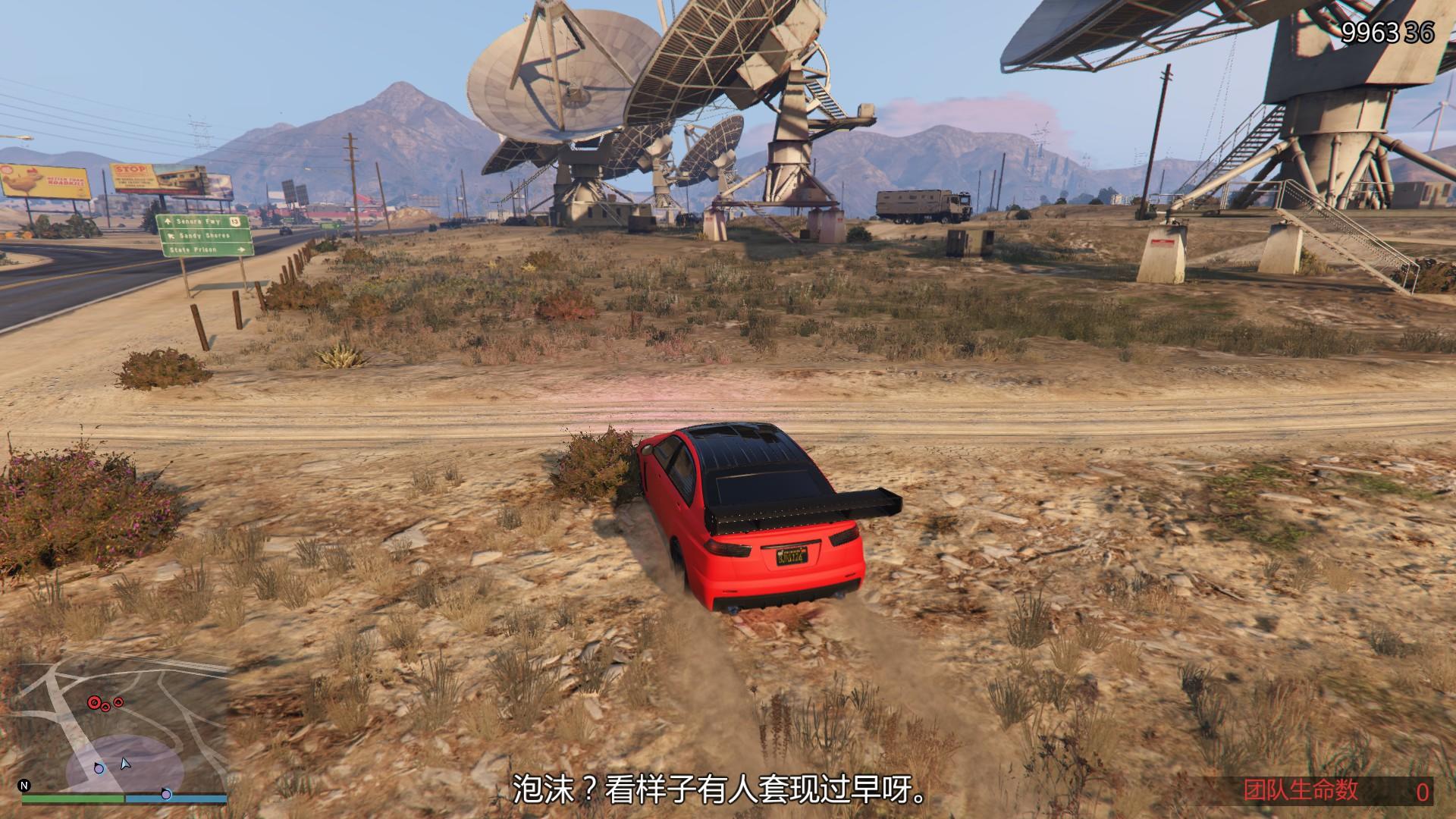Select the large red enemy blip on minimap

pos(94,703)
